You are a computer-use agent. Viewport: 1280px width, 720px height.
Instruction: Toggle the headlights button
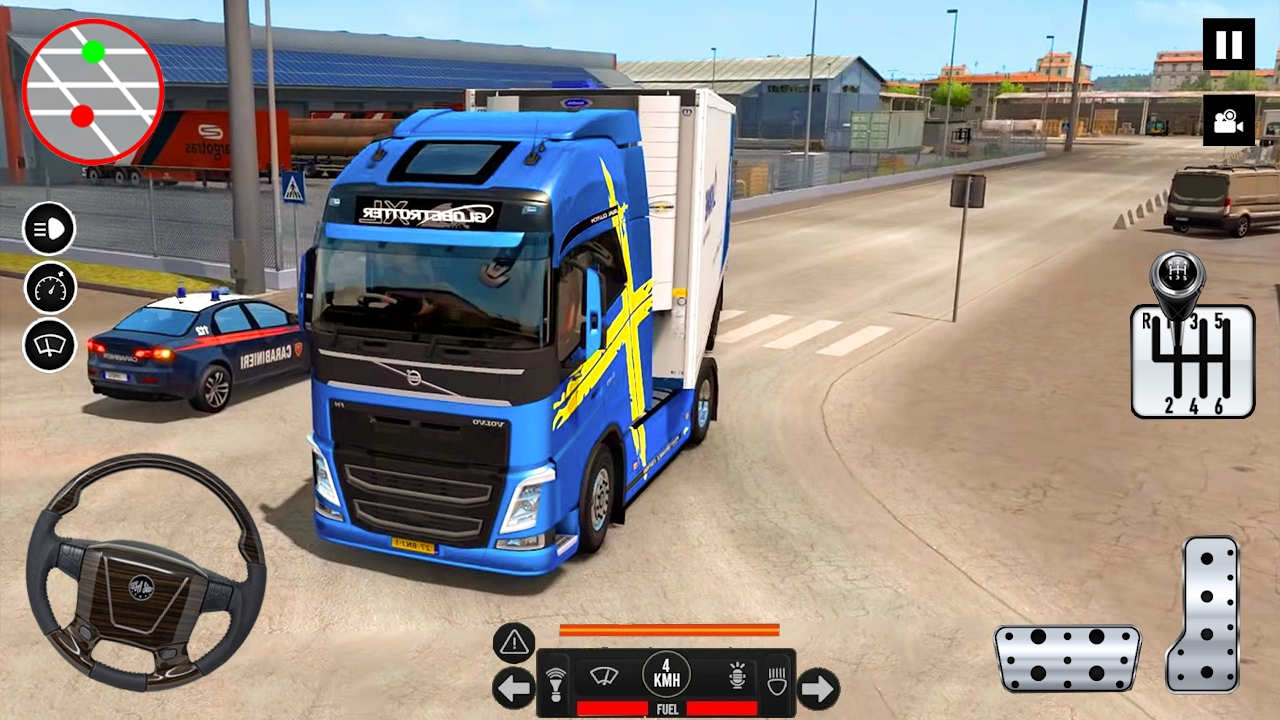pyautogui.click(x=50, y=228)
